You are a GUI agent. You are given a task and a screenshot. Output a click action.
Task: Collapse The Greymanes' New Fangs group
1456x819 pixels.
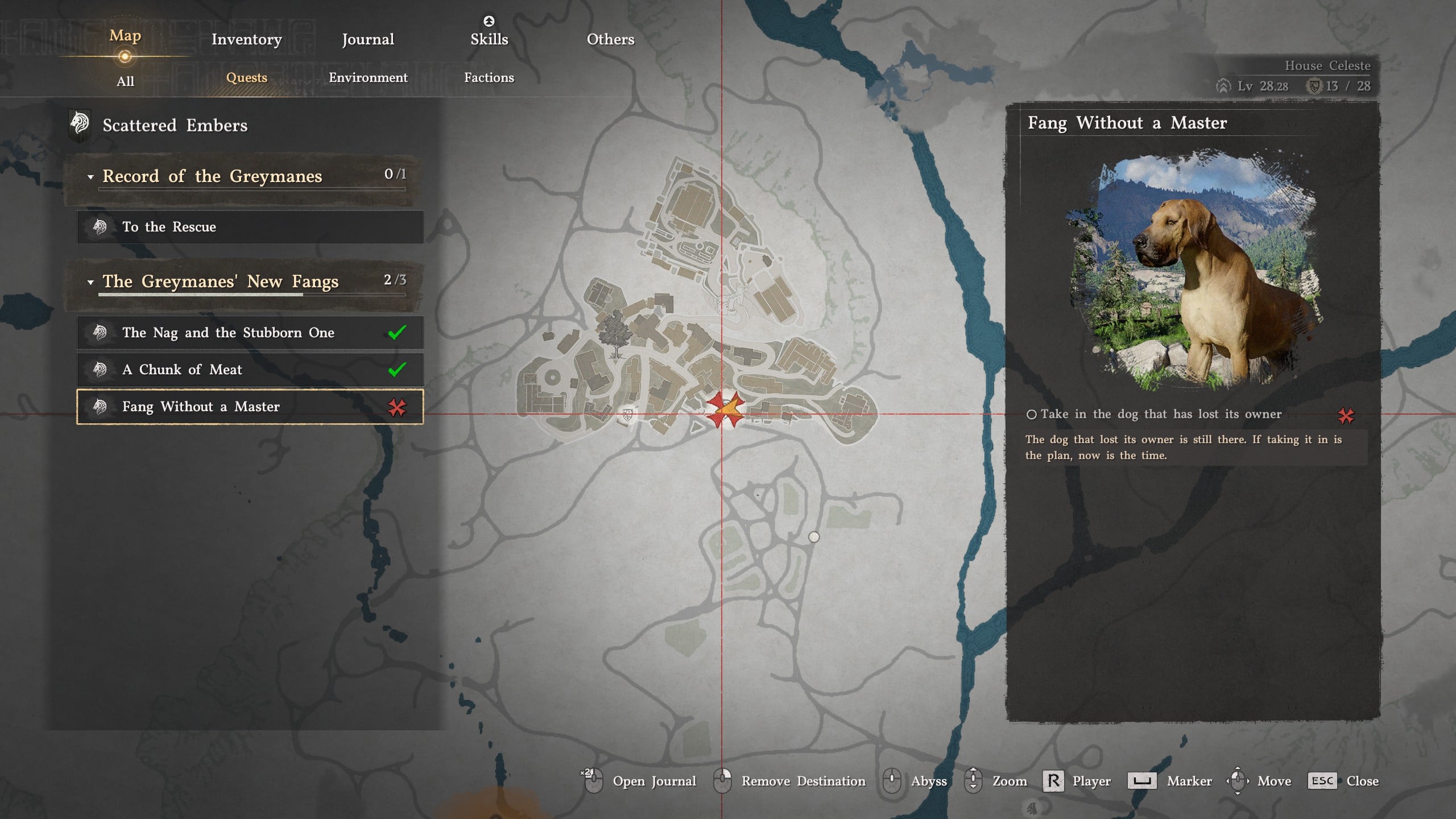tap(90, 282)
